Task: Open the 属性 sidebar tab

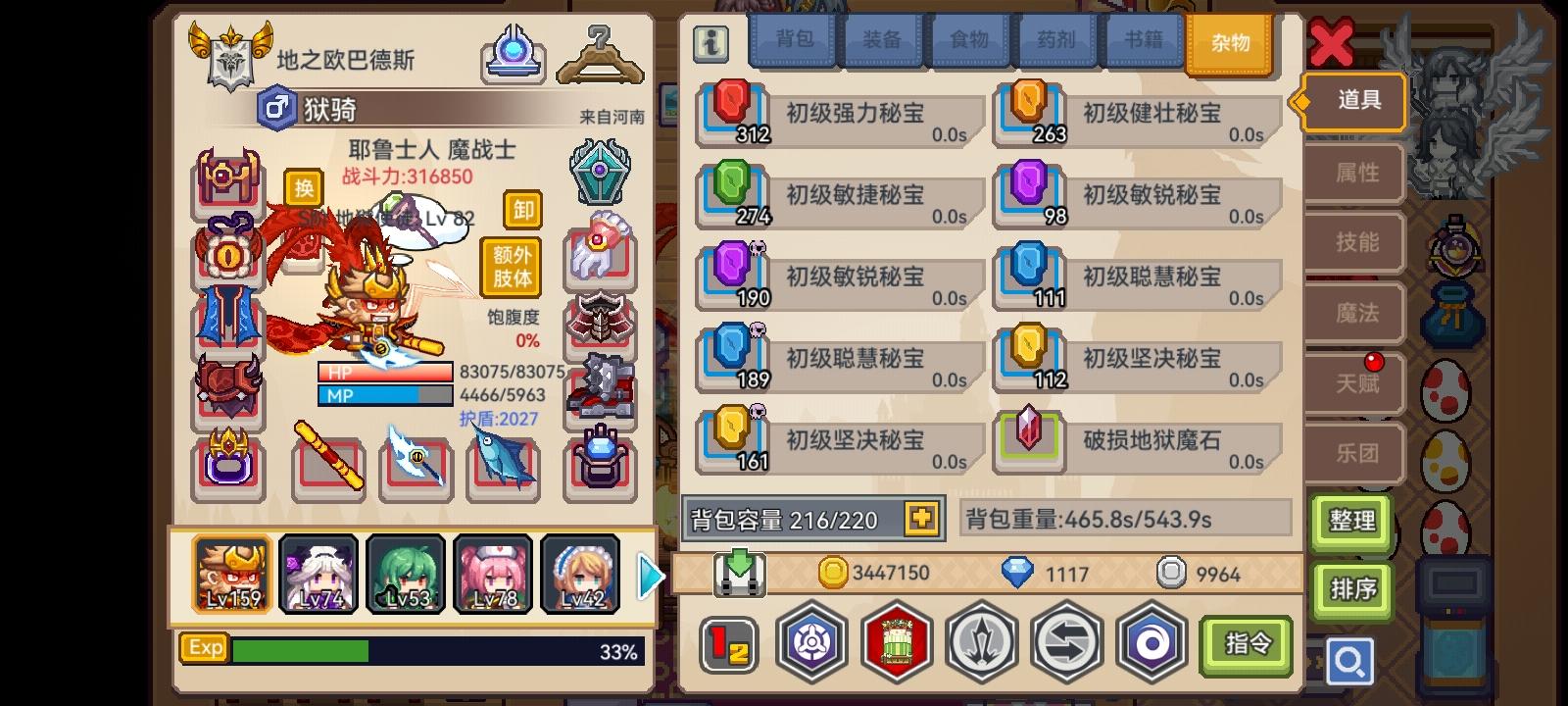Action: tap(1353, 173)
